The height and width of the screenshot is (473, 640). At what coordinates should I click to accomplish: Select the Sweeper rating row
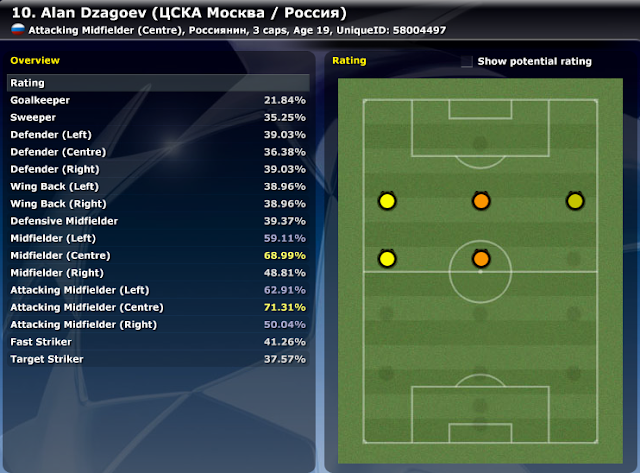(x=158, y=118)
